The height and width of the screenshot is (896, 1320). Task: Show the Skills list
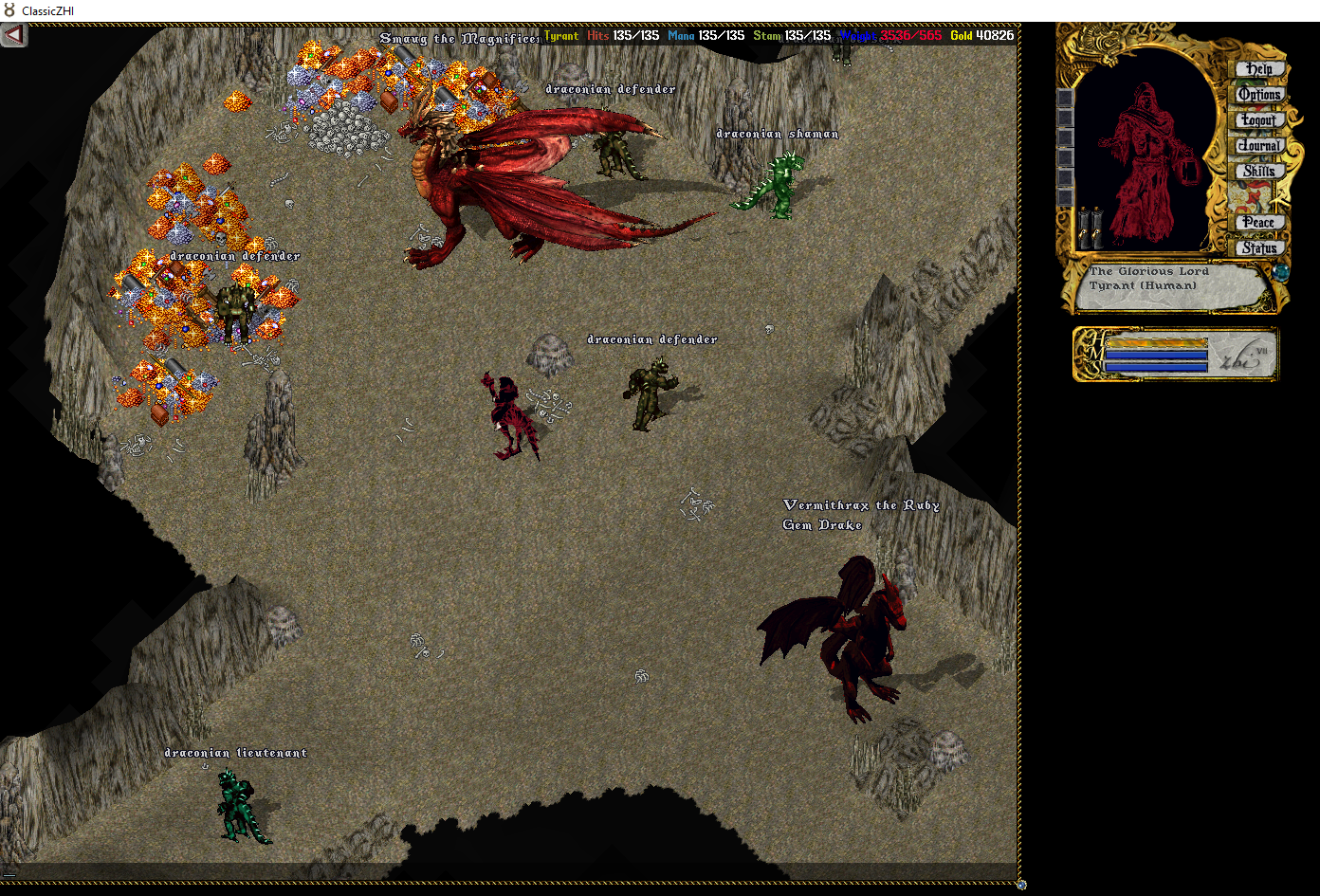tap(1259, 172)
